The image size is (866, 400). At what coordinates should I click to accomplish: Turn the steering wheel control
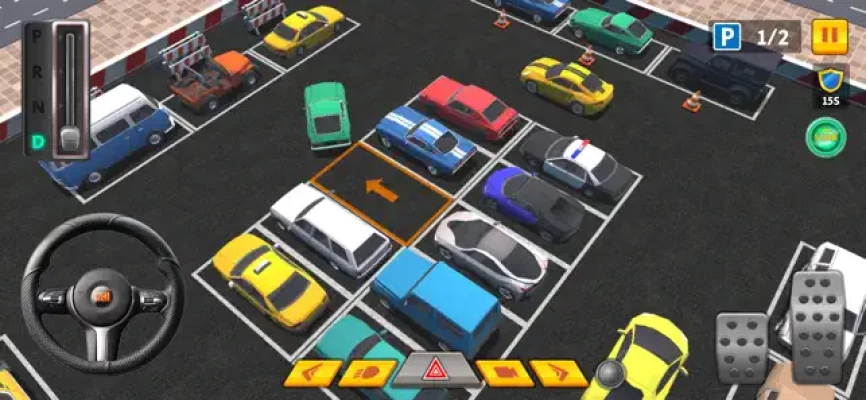(101, 299)
